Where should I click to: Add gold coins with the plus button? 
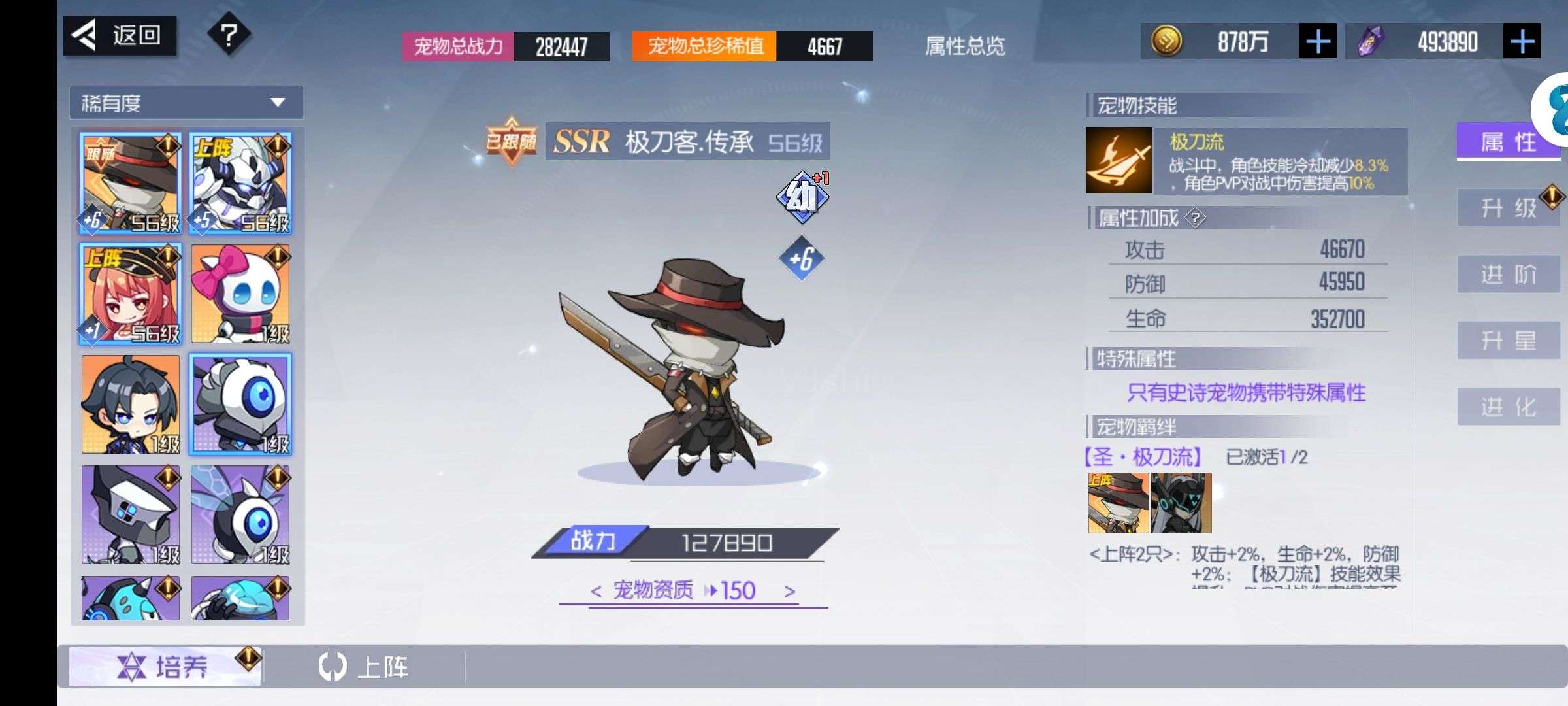click(1317, 42)
